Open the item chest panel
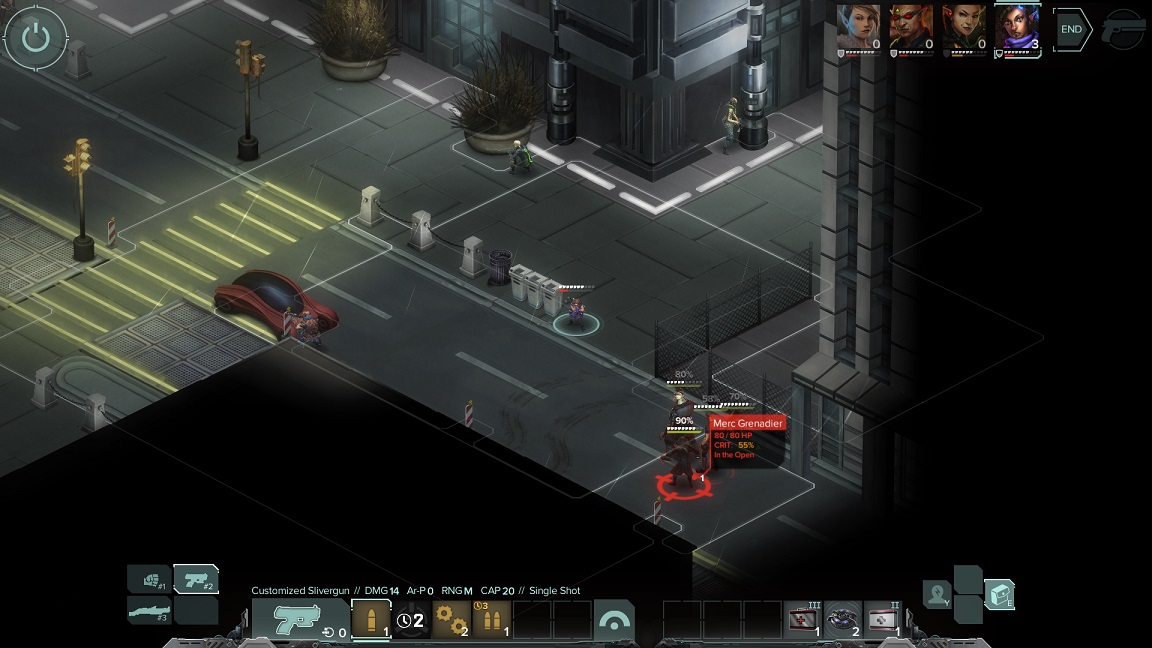This screenshot has width=1152, height=648. click(x=999, y=594)
